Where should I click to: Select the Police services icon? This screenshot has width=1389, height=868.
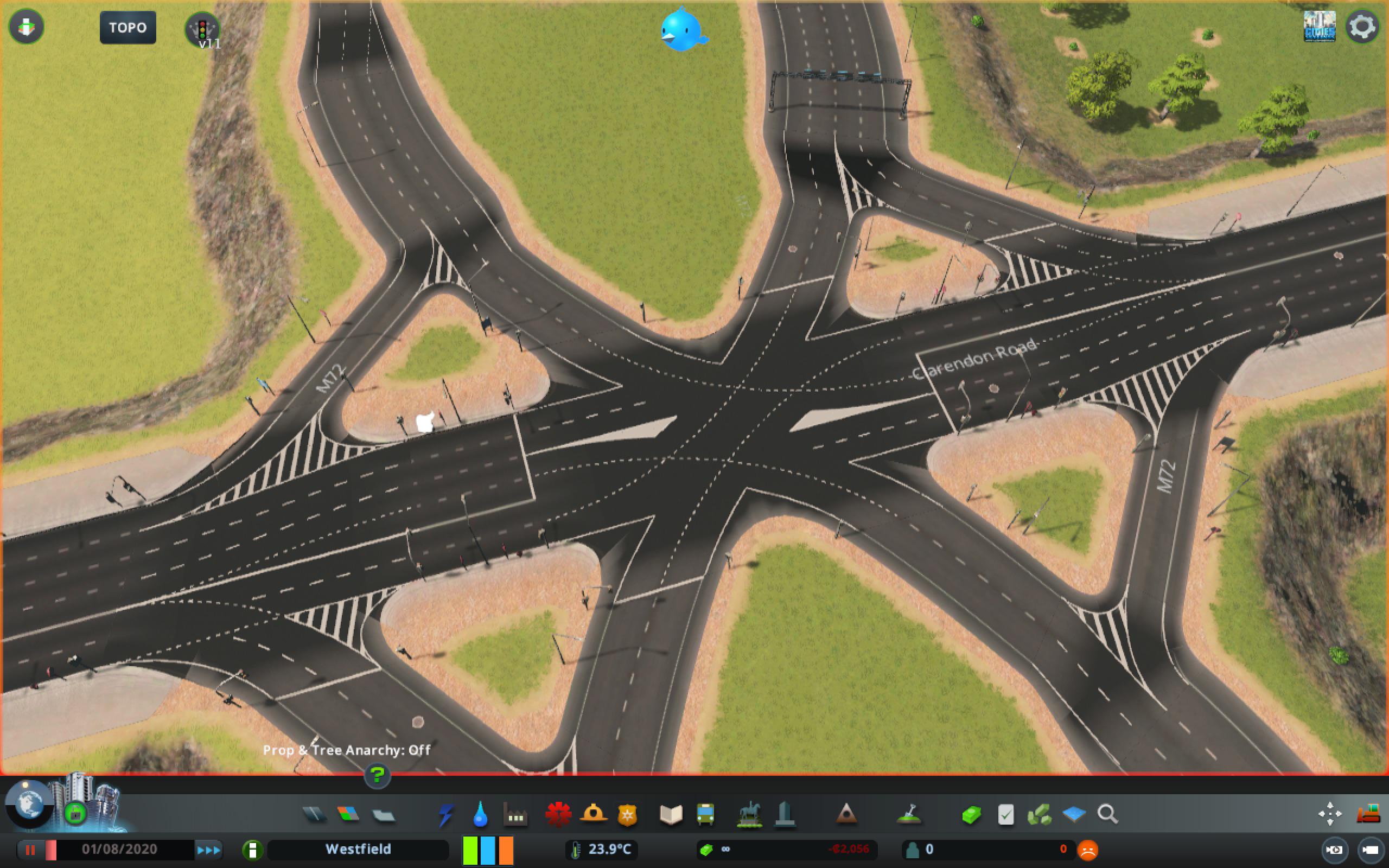pos(627,814)
